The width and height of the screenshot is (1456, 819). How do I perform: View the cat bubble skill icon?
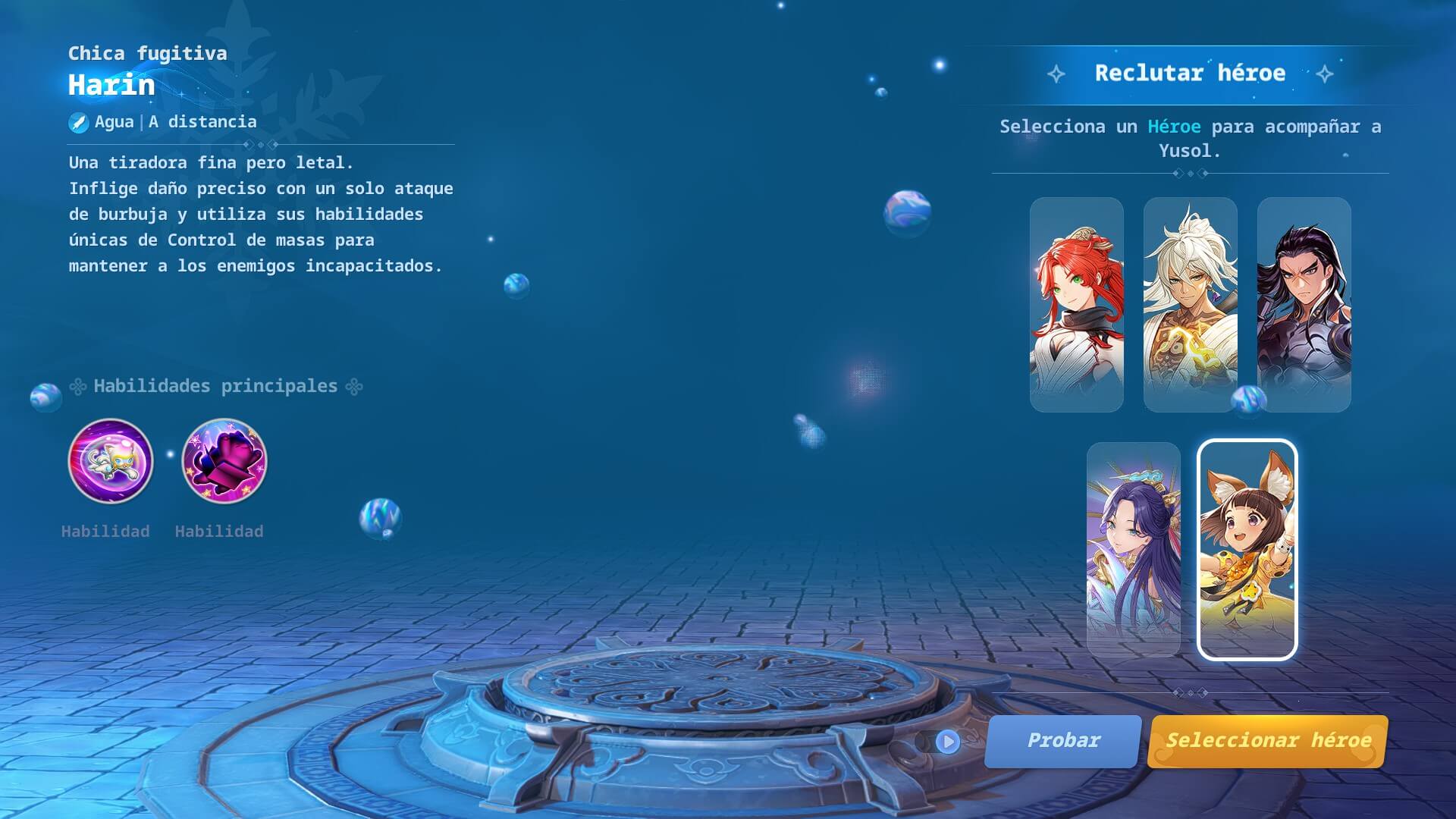[111, 461]
